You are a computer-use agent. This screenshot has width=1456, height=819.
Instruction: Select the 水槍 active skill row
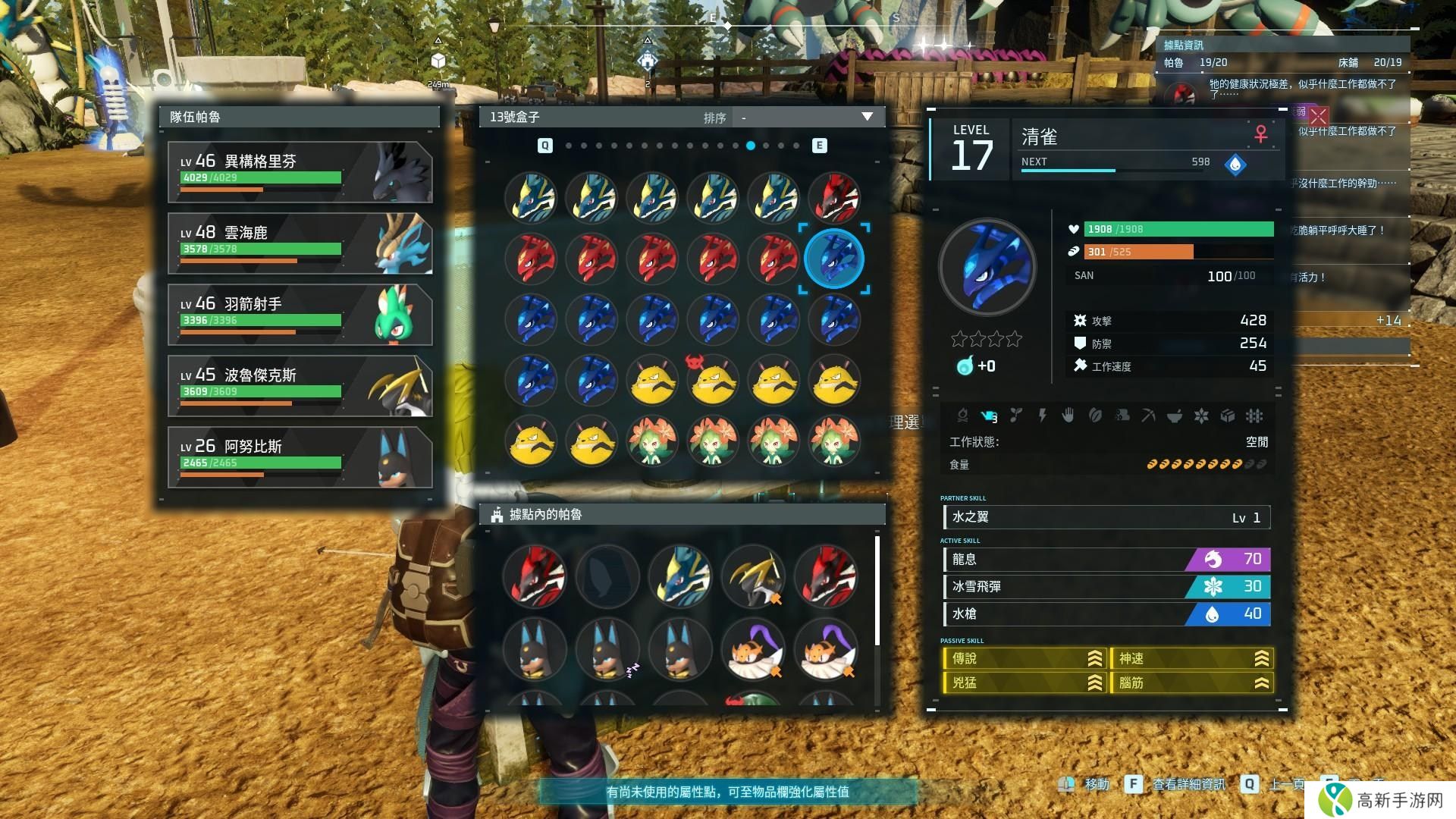tap(1106, 614)
